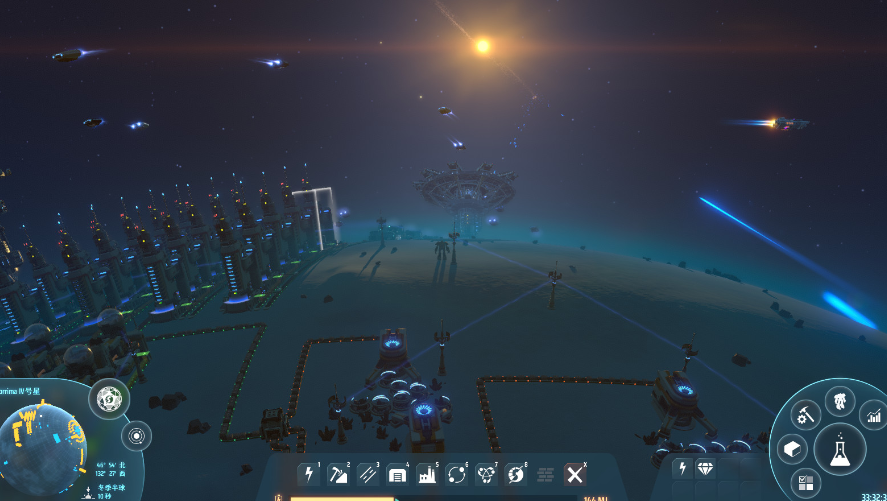The width and height of the screenshot is (887, 501).
Task: Open the research flask tech tree
Action: 840,450
